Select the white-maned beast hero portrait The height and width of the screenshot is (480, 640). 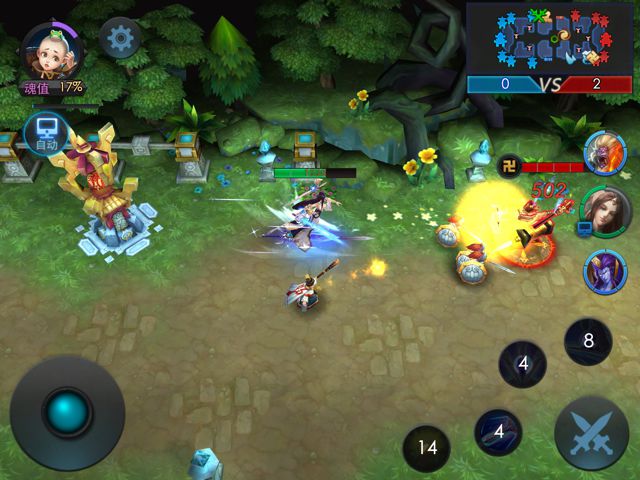[604, 152]
